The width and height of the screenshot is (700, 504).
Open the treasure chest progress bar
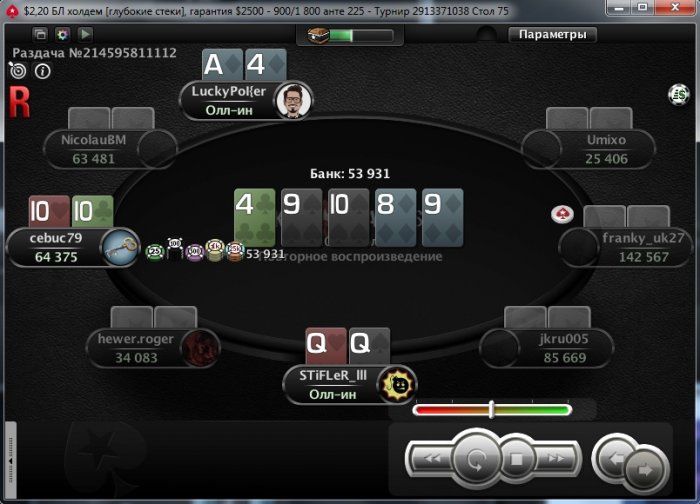pyautogui.click(x=336, y=35)
